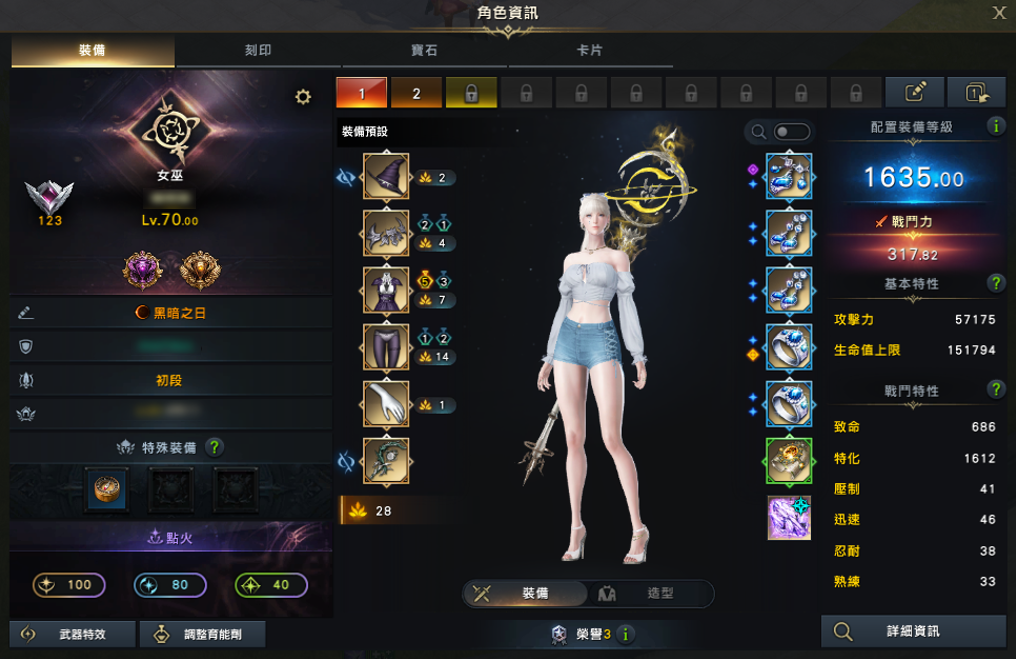
Task: Open the 詳細資訊 details button
Action: pyautogui.click(x=913, y=631)
